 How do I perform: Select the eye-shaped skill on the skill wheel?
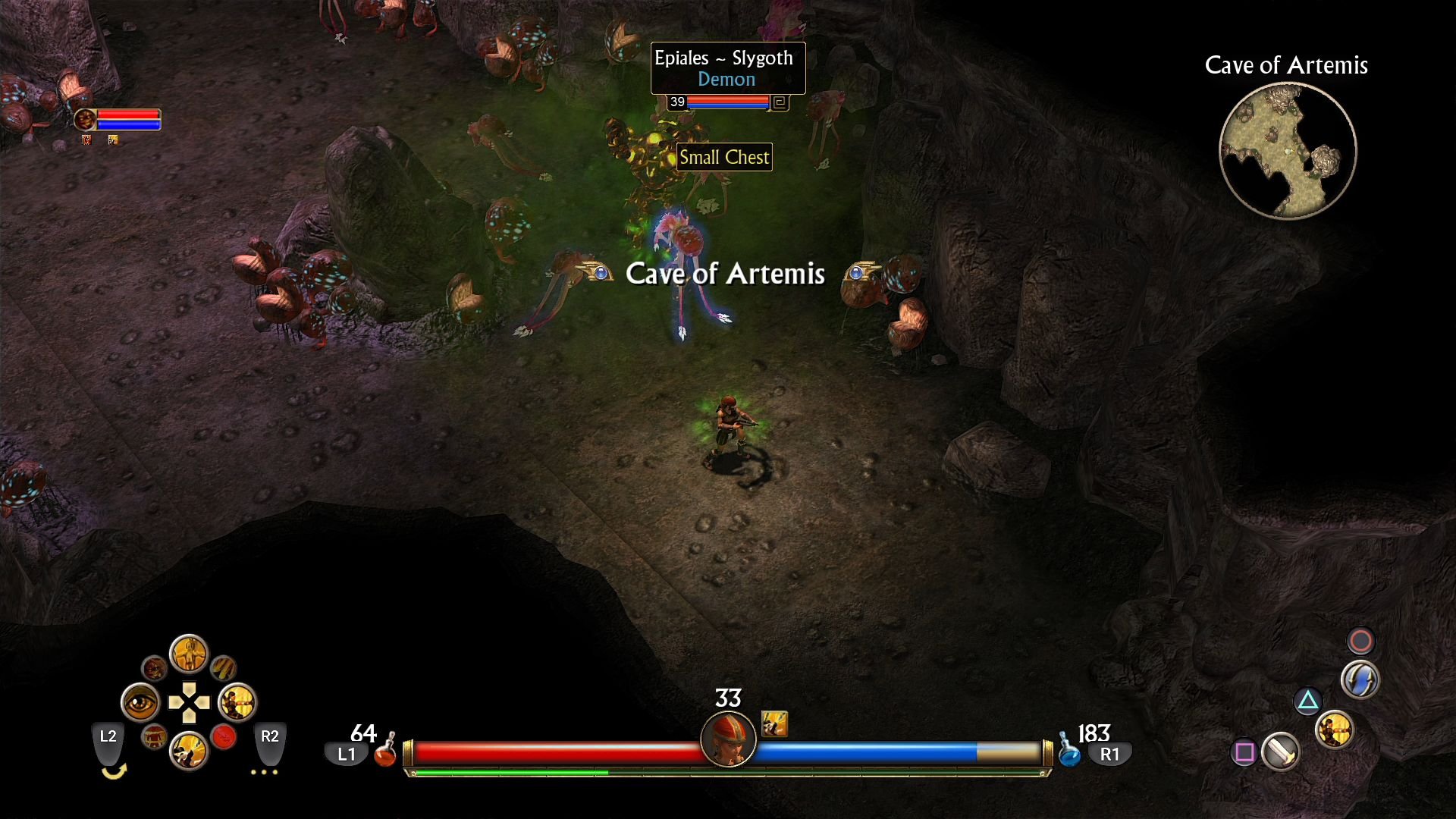(140, 701)
